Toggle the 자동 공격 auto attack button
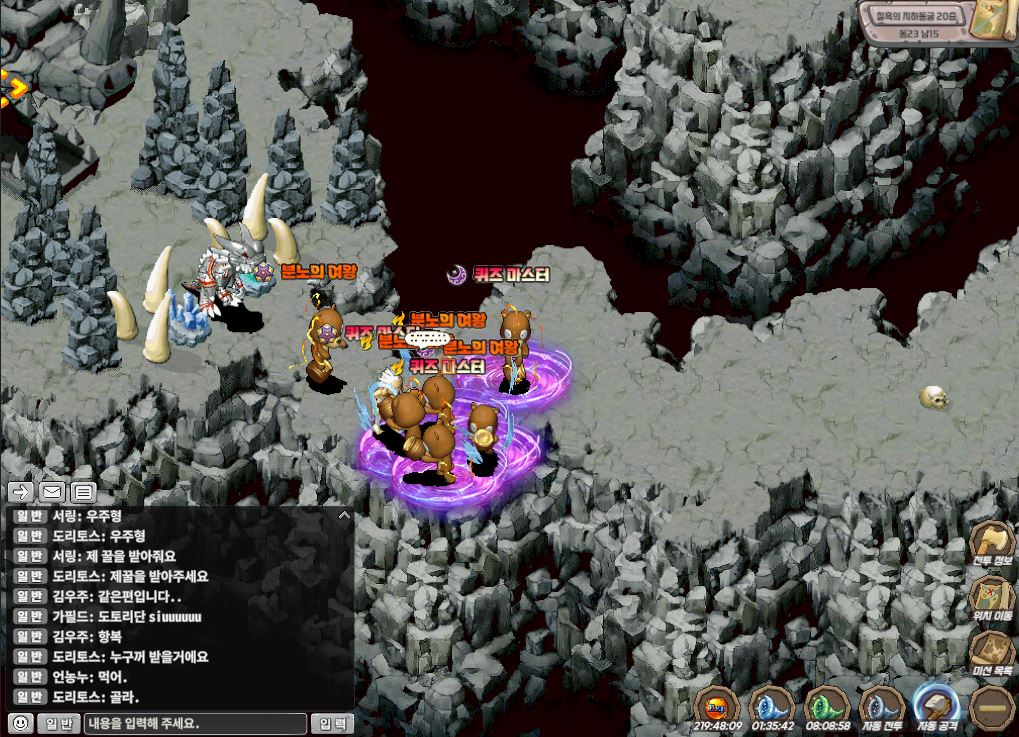Screen dimensions: 1019x737 pyautogui.click(x=937, y=703)
